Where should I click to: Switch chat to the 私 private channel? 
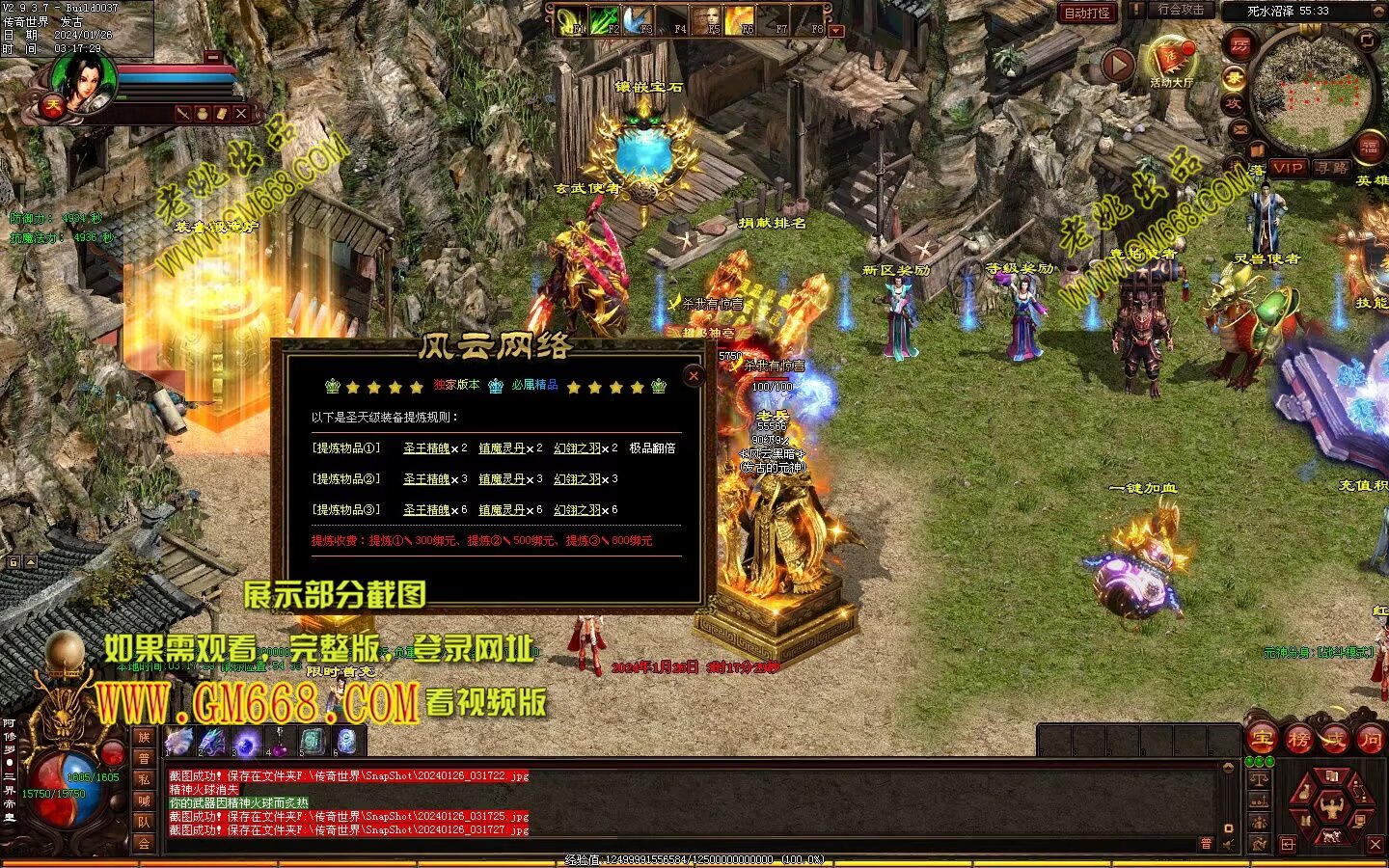click(144, 779)
